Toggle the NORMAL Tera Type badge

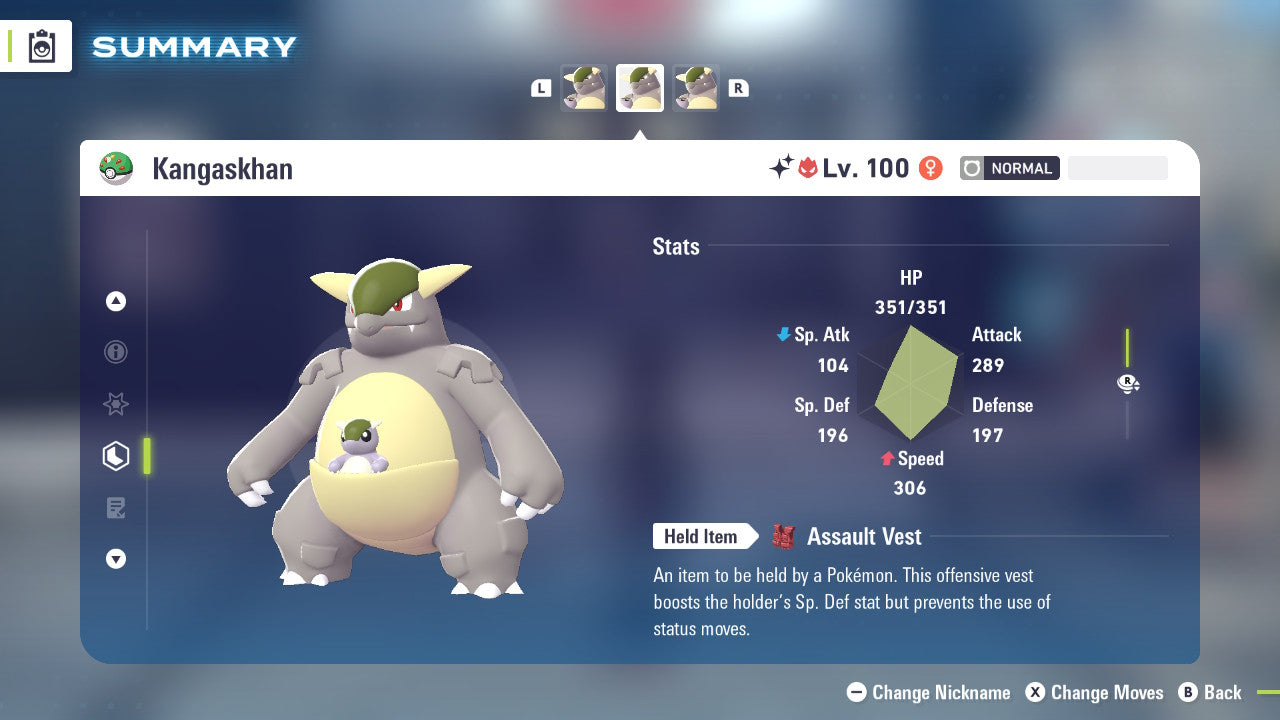click(1010, 168)
